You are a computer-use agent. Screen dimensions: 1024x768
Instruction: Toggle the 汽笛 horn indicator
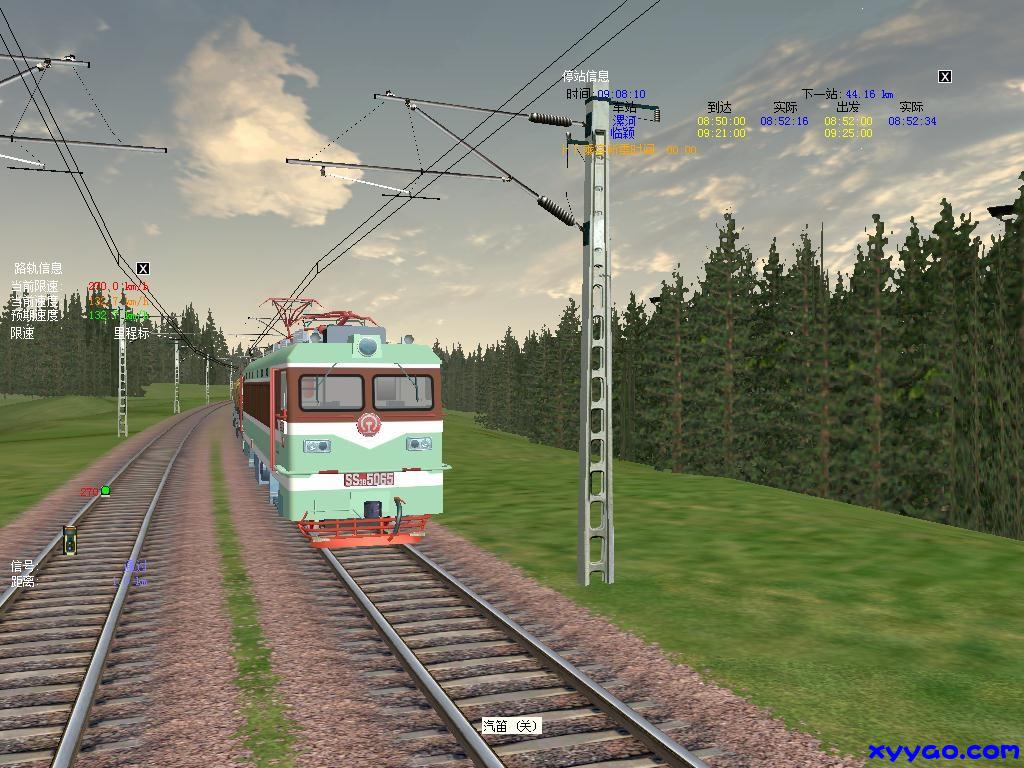pos(511,726)
